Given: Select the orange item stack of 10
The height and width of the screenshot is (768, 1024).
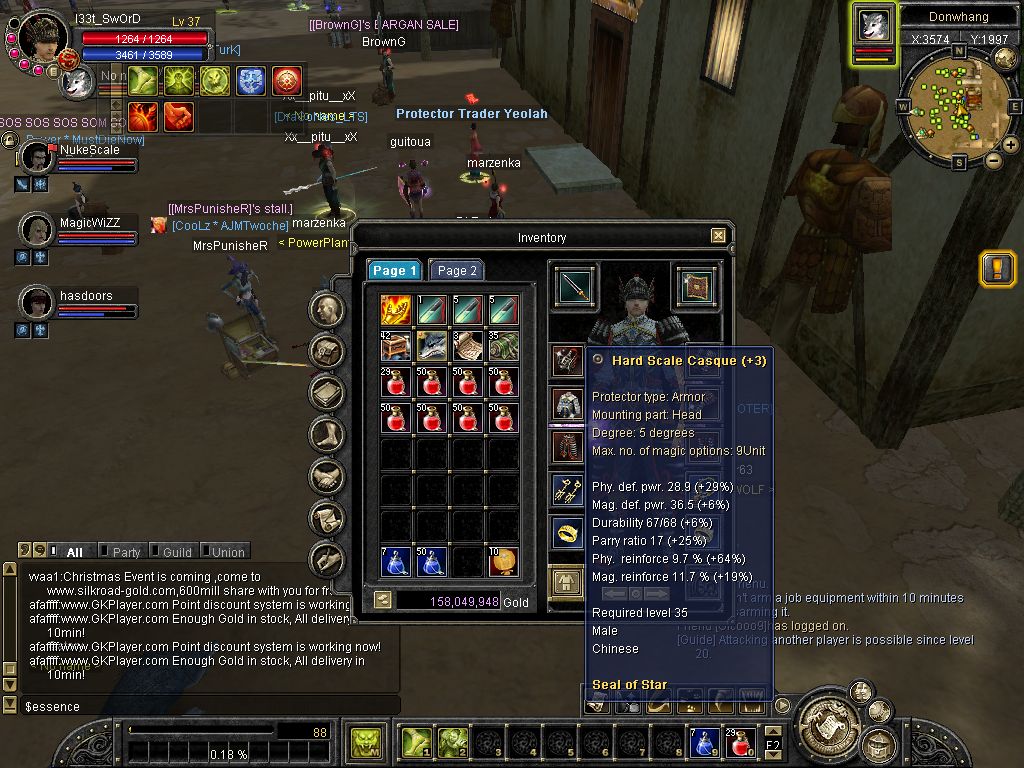Looking at the screenshot, I should [504, 562].
